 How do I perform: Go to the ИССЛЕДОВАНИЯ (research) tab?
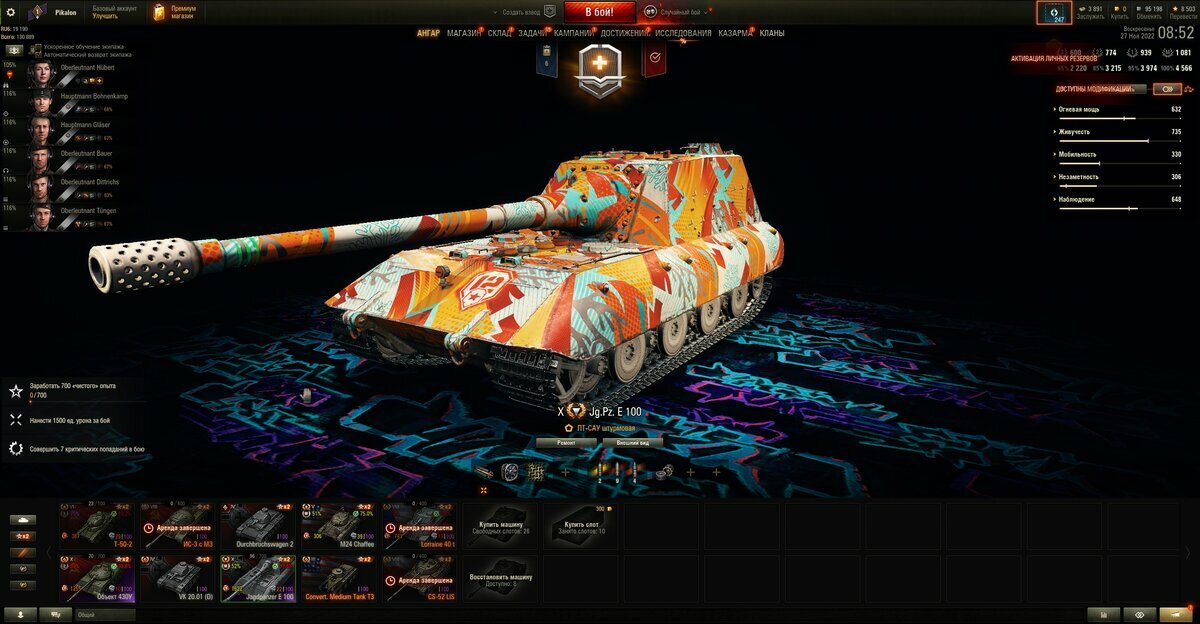point(683,33)
